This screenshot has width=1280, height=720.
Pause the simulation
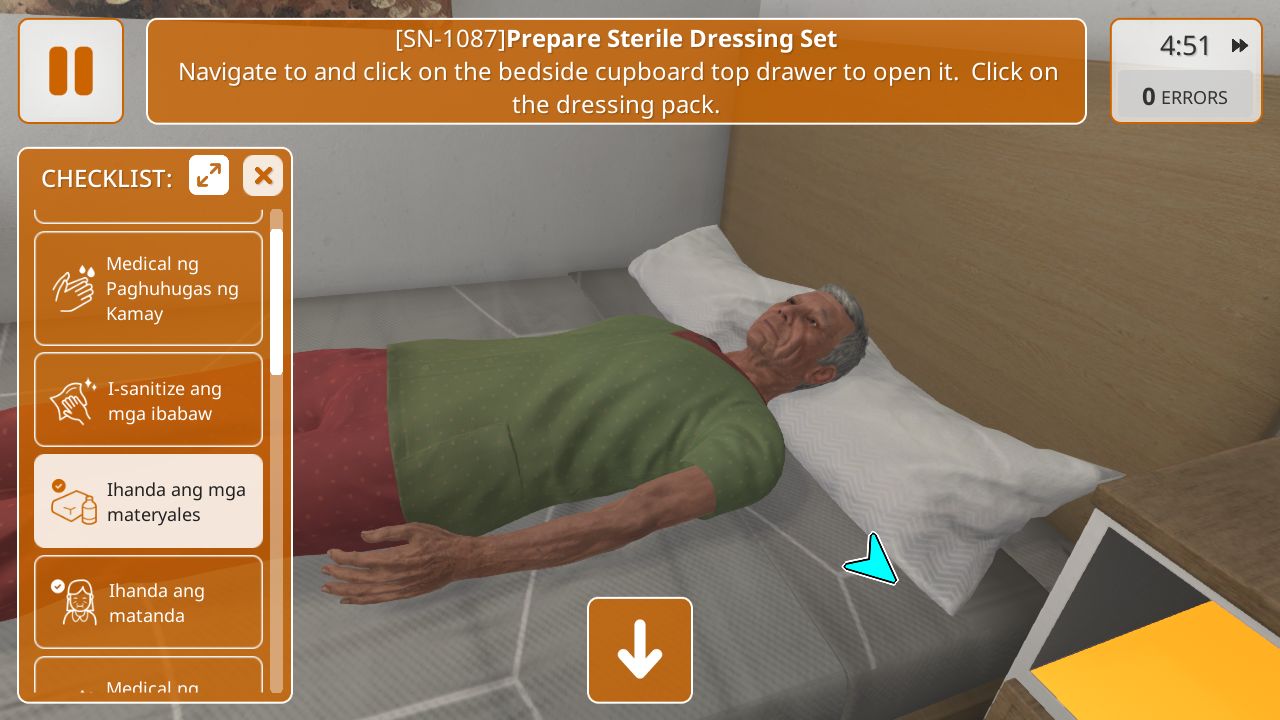point(71,71)
